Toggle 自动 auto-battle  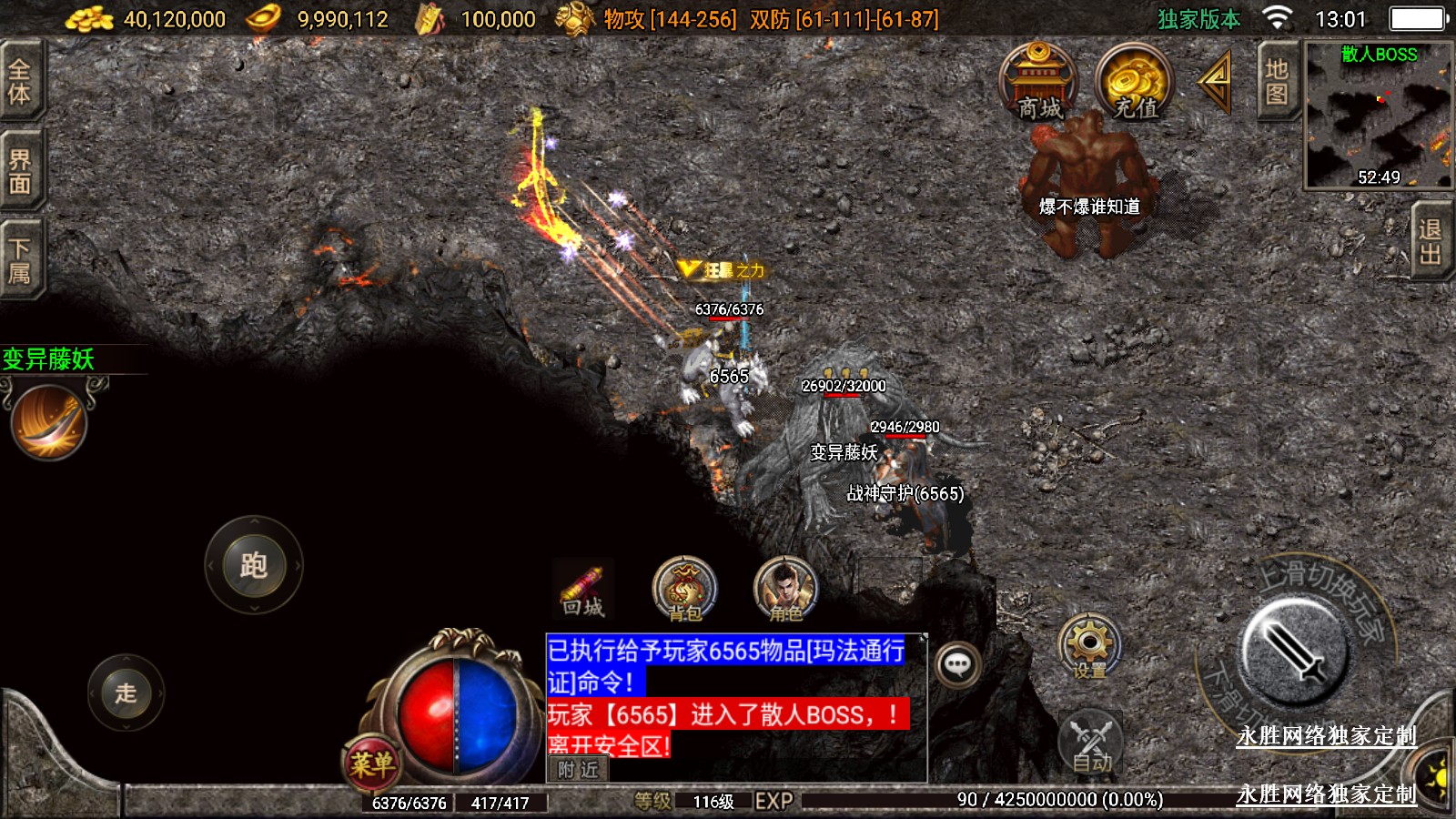pos(1091,742)
